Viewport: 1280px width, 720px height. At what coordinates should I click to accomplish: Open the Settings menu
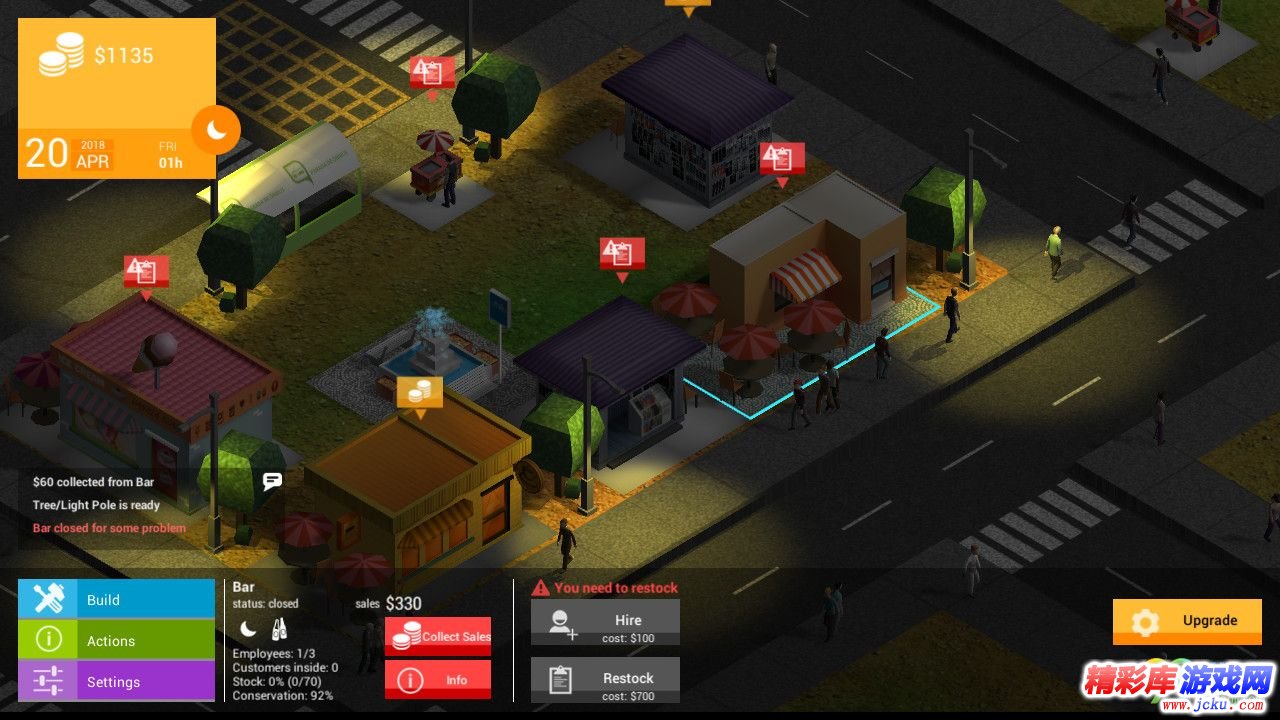[116, 681]
